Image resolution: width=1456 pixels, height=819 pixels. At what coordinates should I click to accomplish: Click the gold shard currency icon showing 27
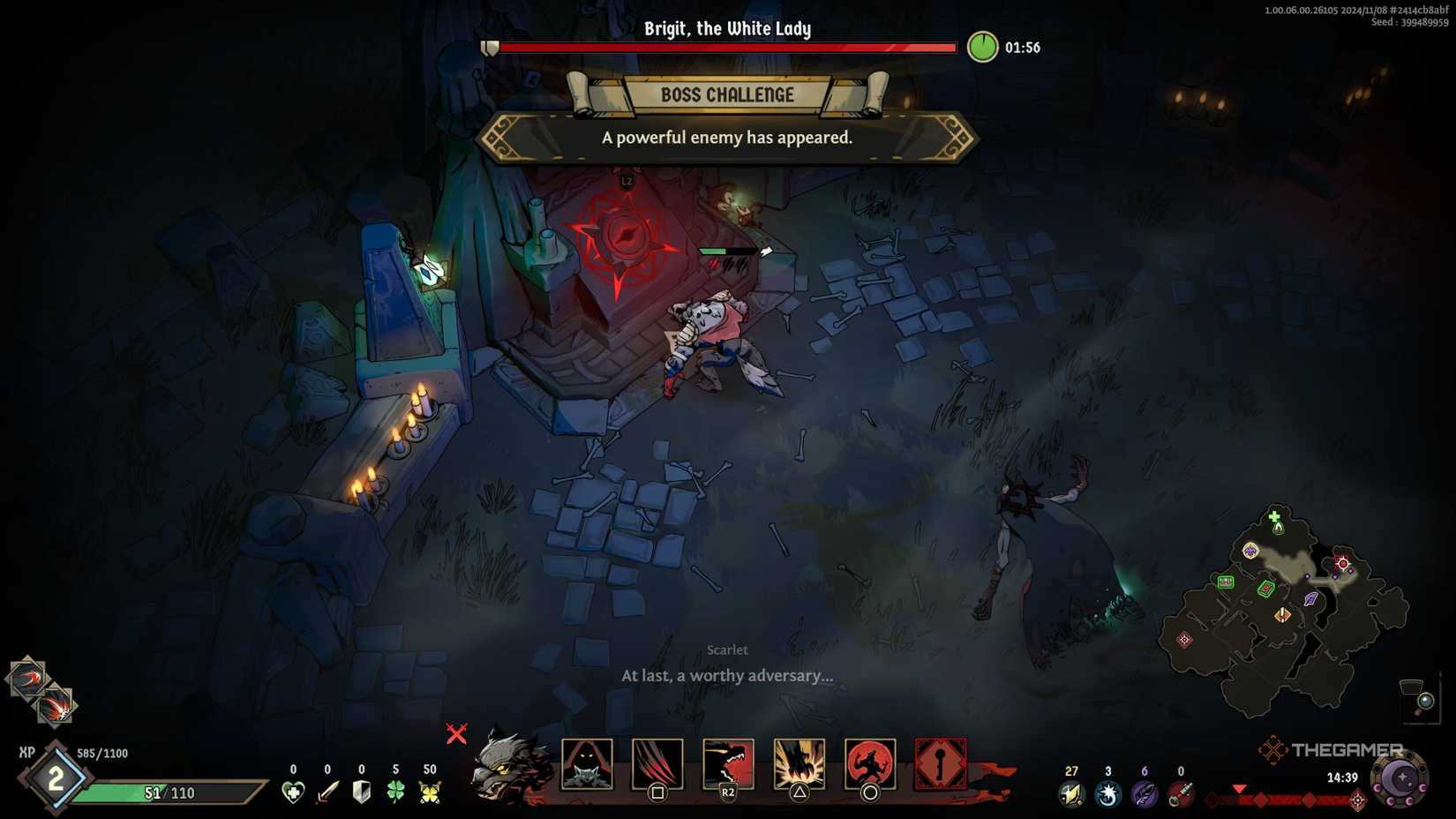(x=1071, y=793)
